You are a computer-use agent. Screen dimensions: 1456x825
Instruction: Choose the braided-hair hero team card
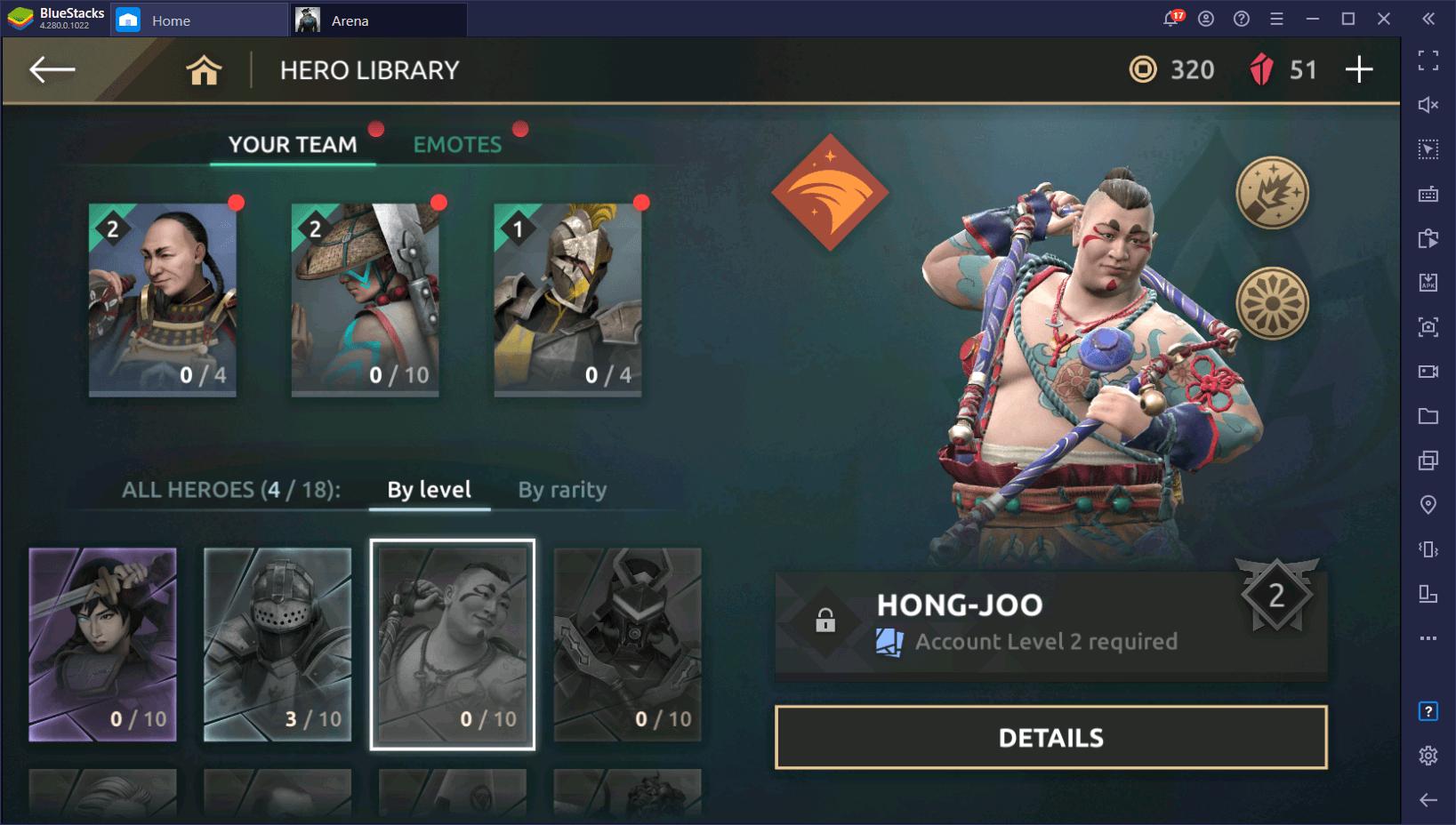[x=163, y=300]
